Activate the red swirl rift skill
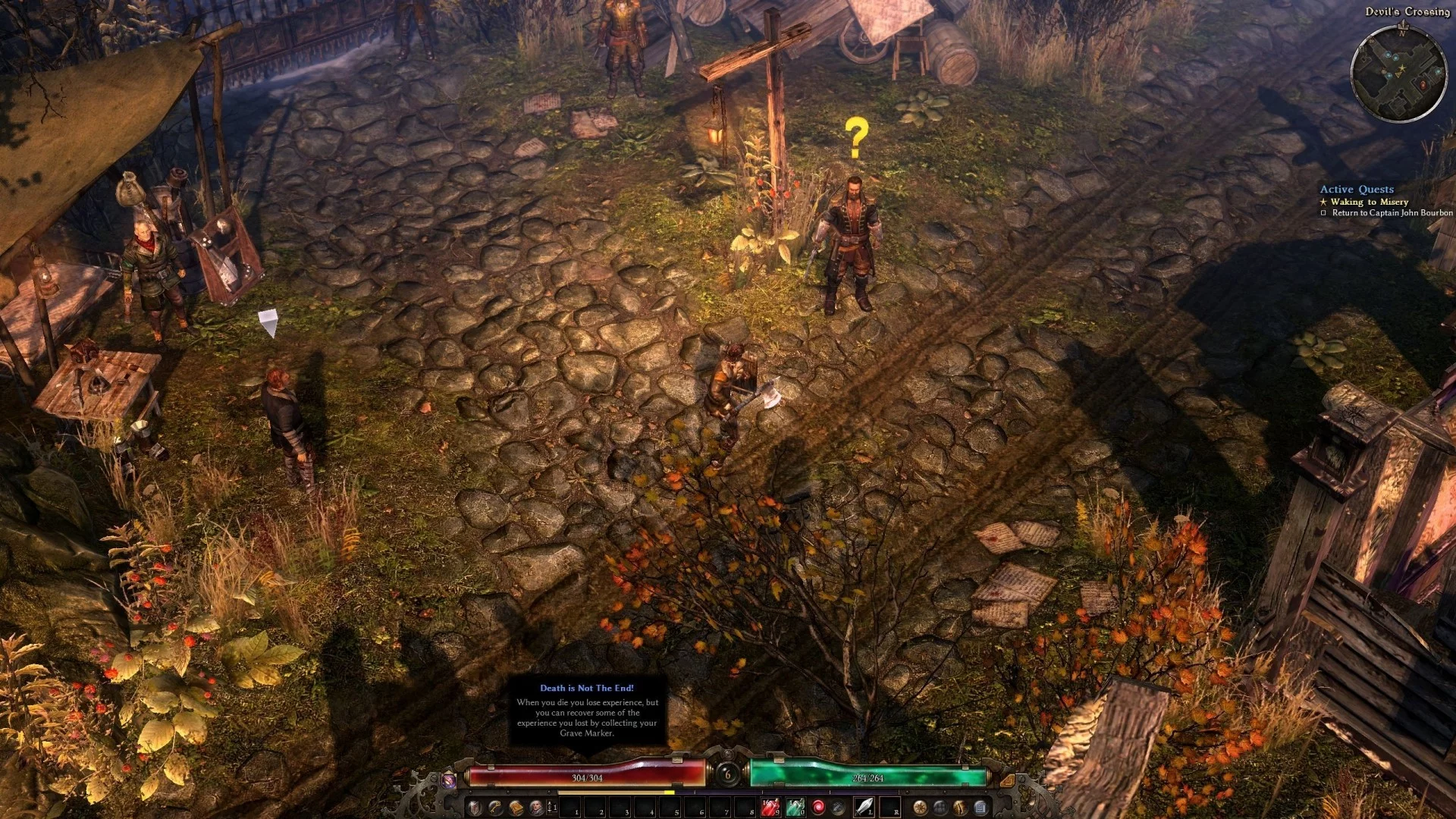Image resolution: width=1456 pixels, height=819 pixels. (818, 807)
